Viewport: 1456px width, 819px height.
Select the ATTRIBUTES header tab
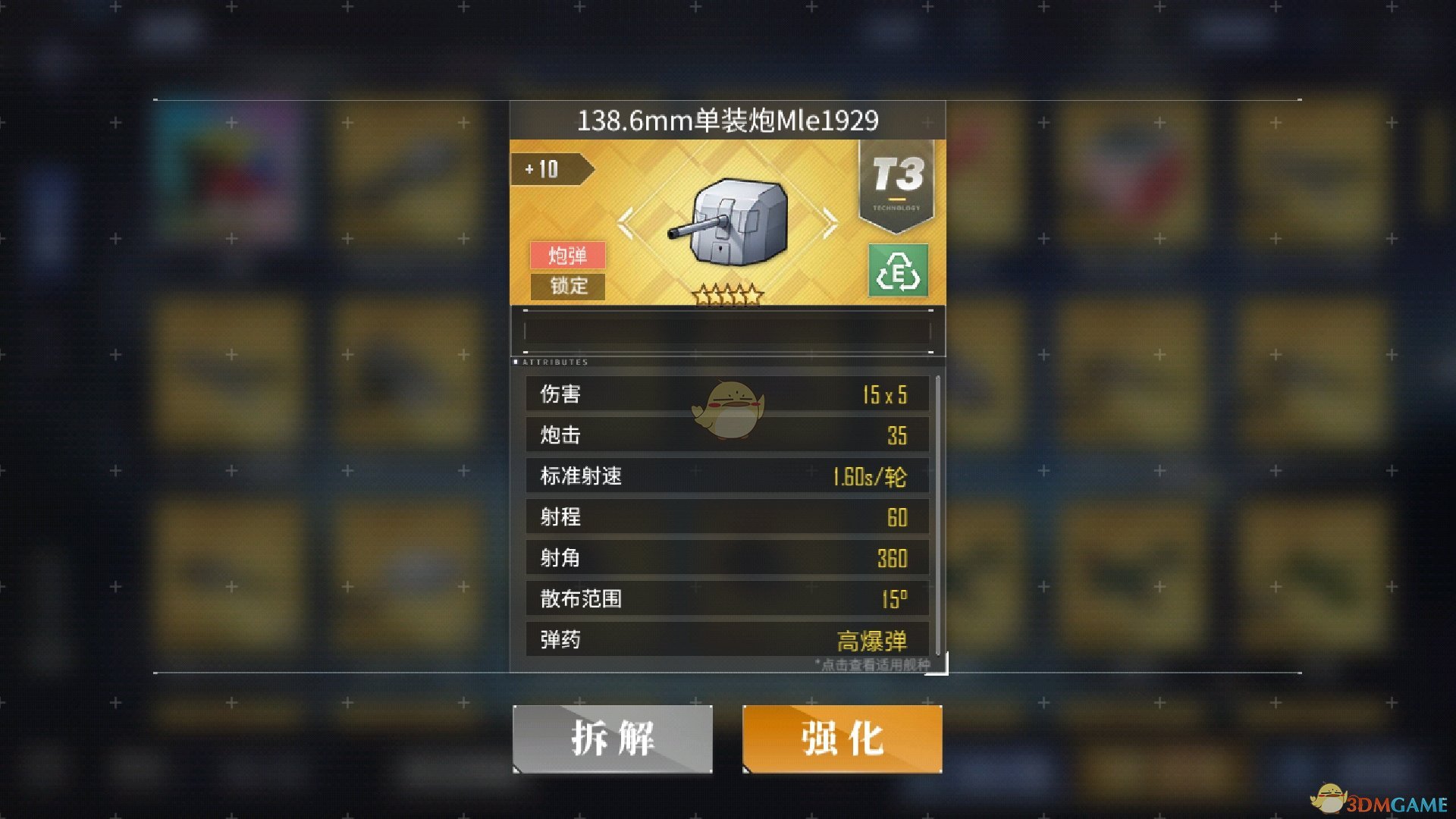[554, 362]
